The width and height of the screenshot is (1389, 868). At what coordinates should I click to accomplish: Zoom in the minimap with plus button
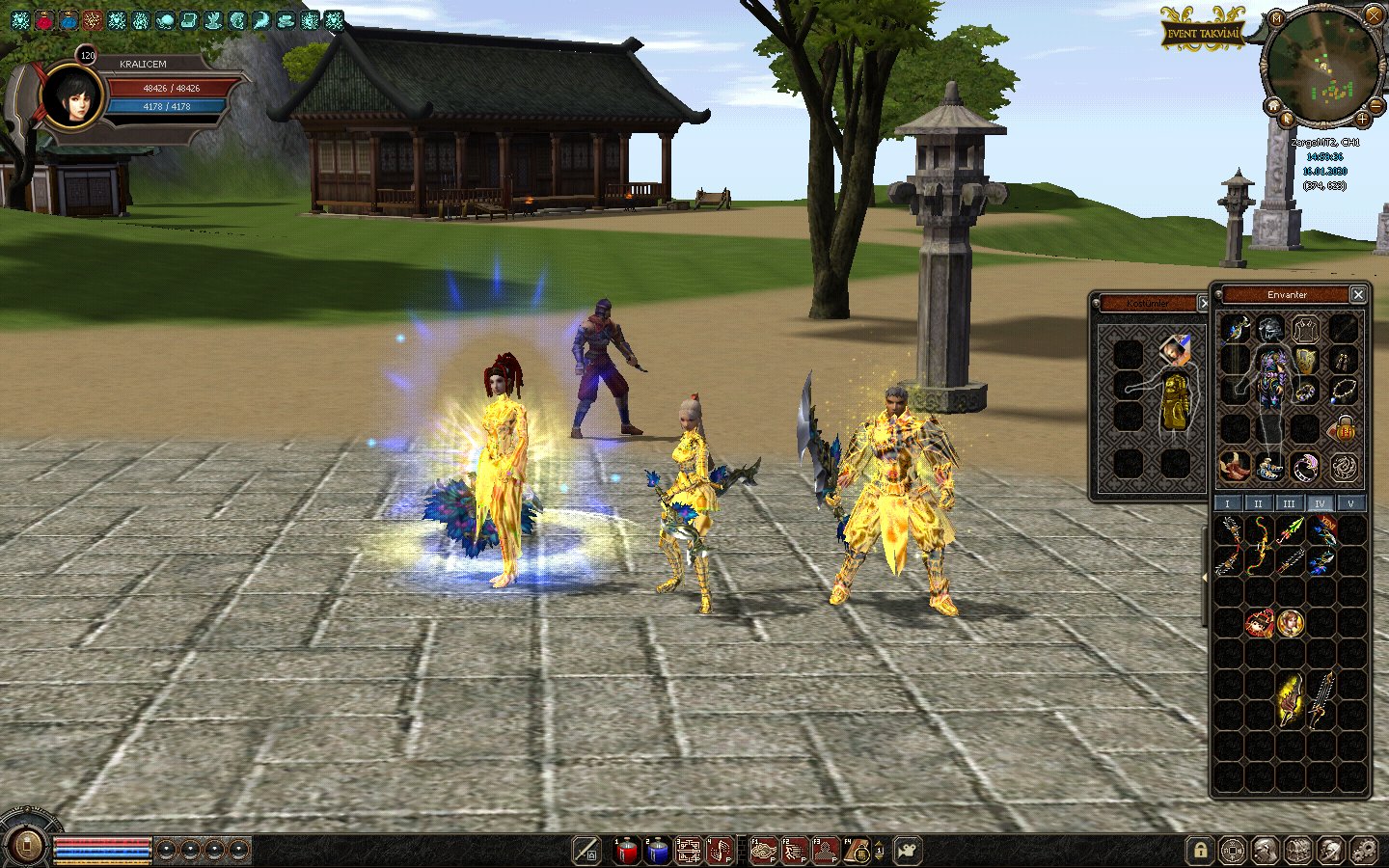(x=1362, y=119)
